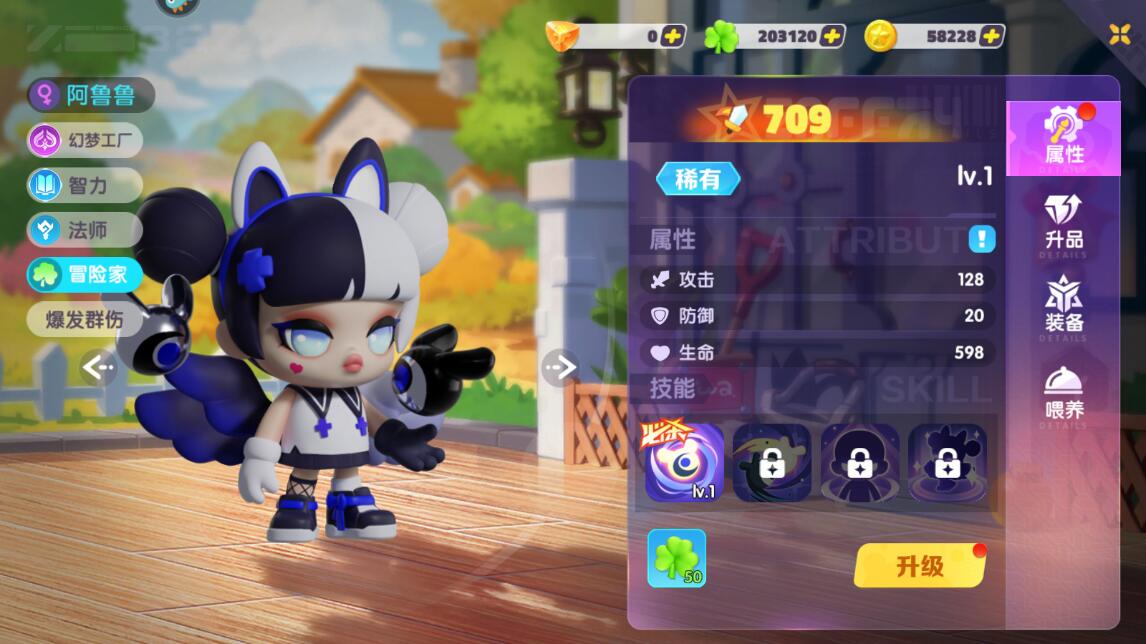Image resolution: width=1146 pixels, height=644 pixels.
Task: Close the character panel with the X
Action: click(x=1119, y=34)
